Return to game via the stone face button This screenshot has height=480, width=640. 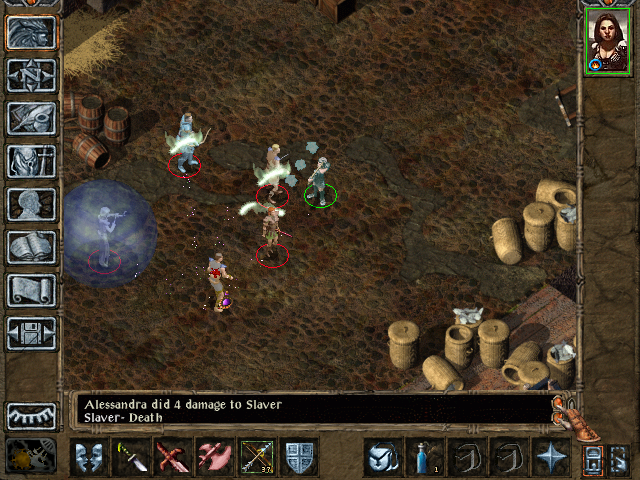(31, 32)
